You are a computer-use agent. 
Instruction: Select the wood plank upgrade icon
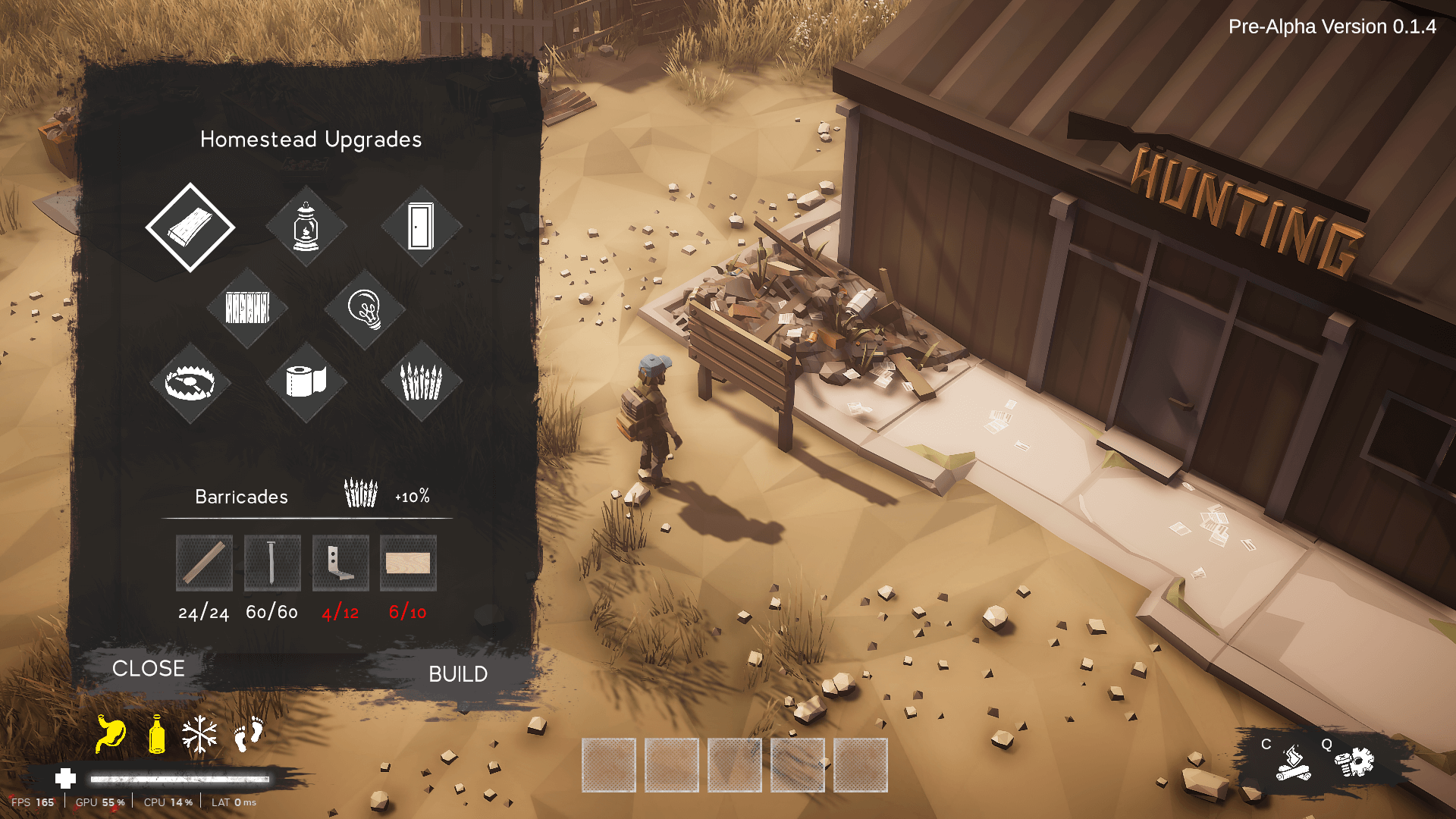(190, 227)
